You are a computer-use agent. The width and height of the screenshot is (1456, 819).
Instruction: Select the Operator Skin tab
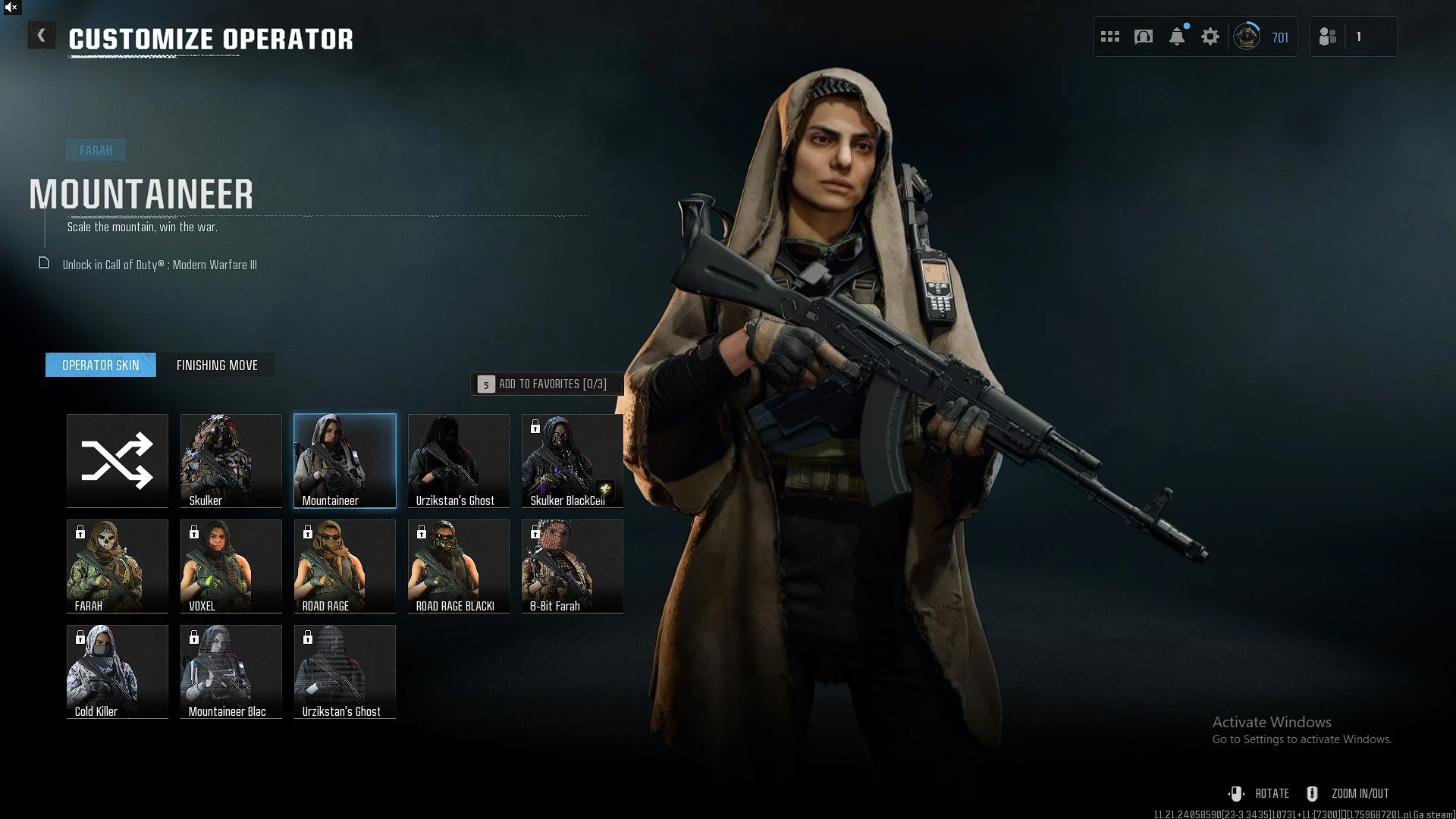[101, 366]
